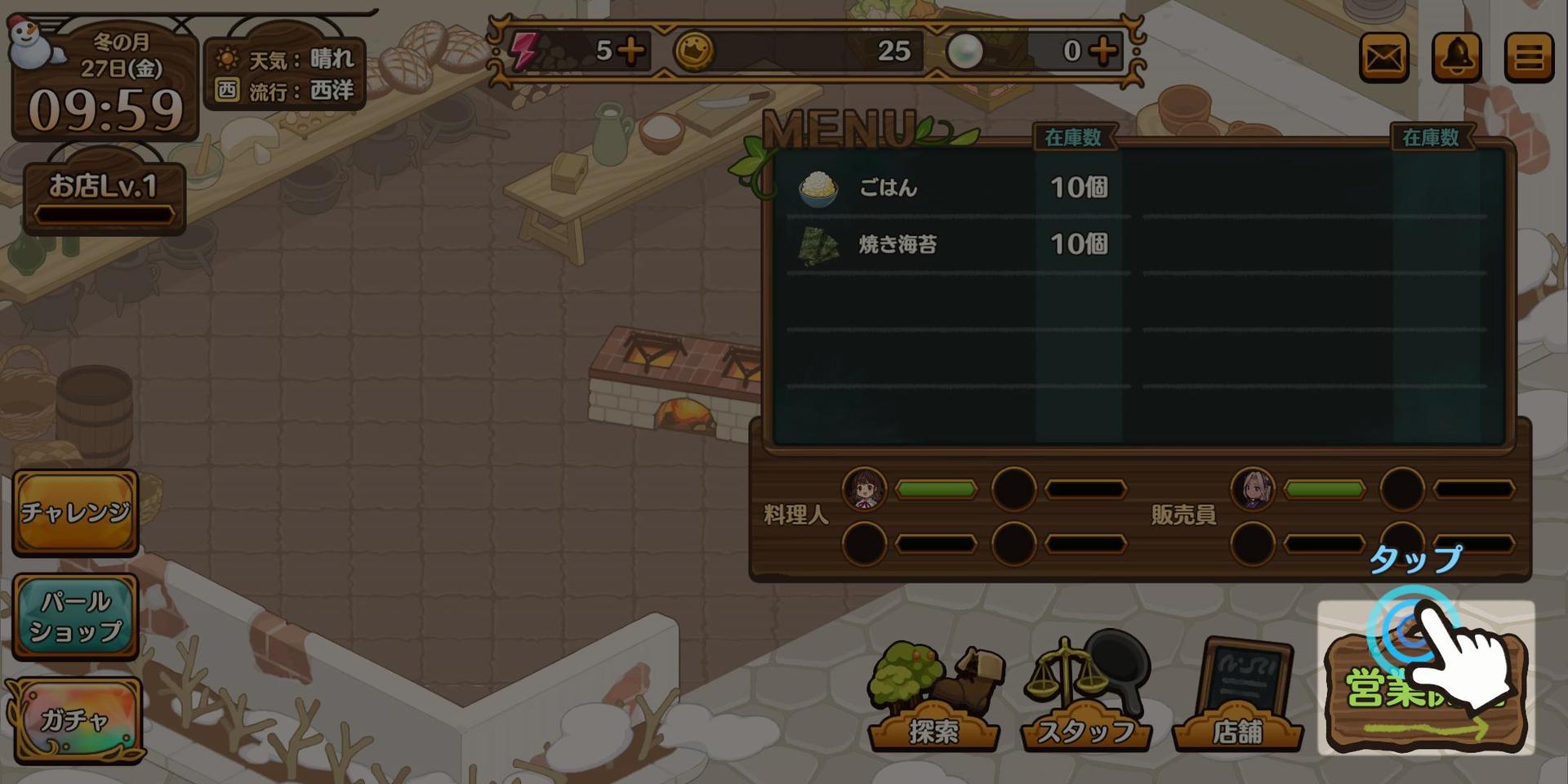Open the パールショップ pearl shop

(75, 617)
